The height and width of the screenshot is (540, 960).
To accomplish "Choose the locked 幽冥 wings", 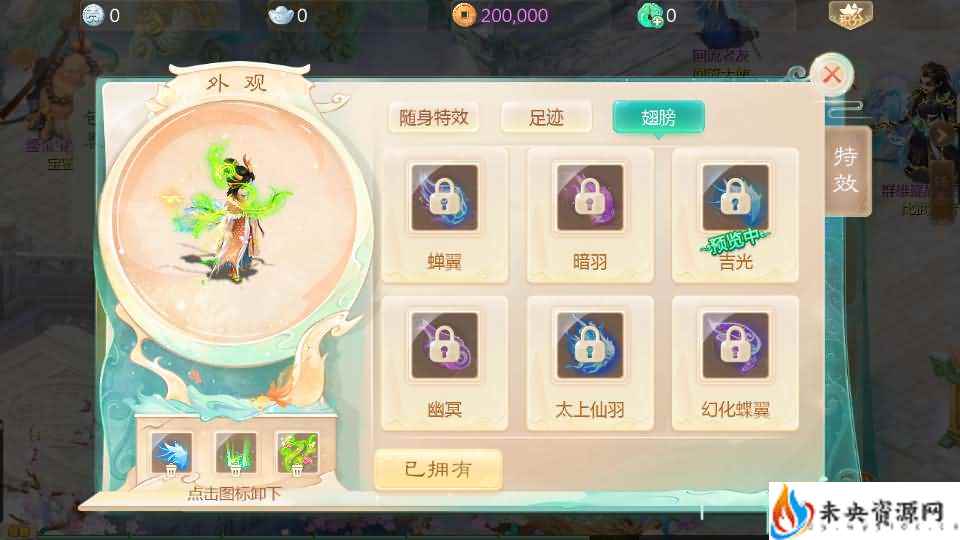I will coord(444,357).
